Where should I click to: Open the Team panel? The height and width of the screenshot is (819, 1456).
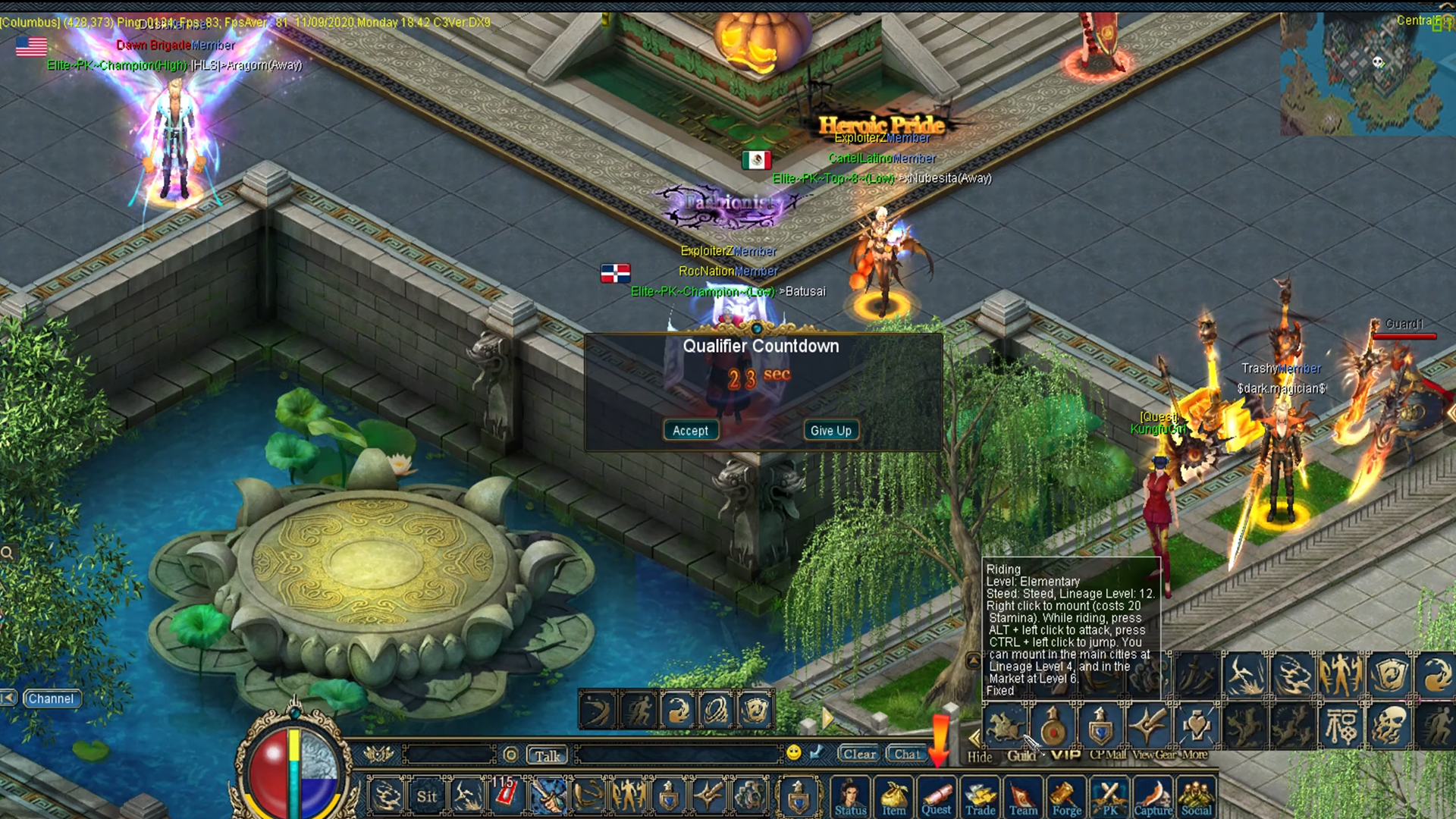coord(1023,799)
